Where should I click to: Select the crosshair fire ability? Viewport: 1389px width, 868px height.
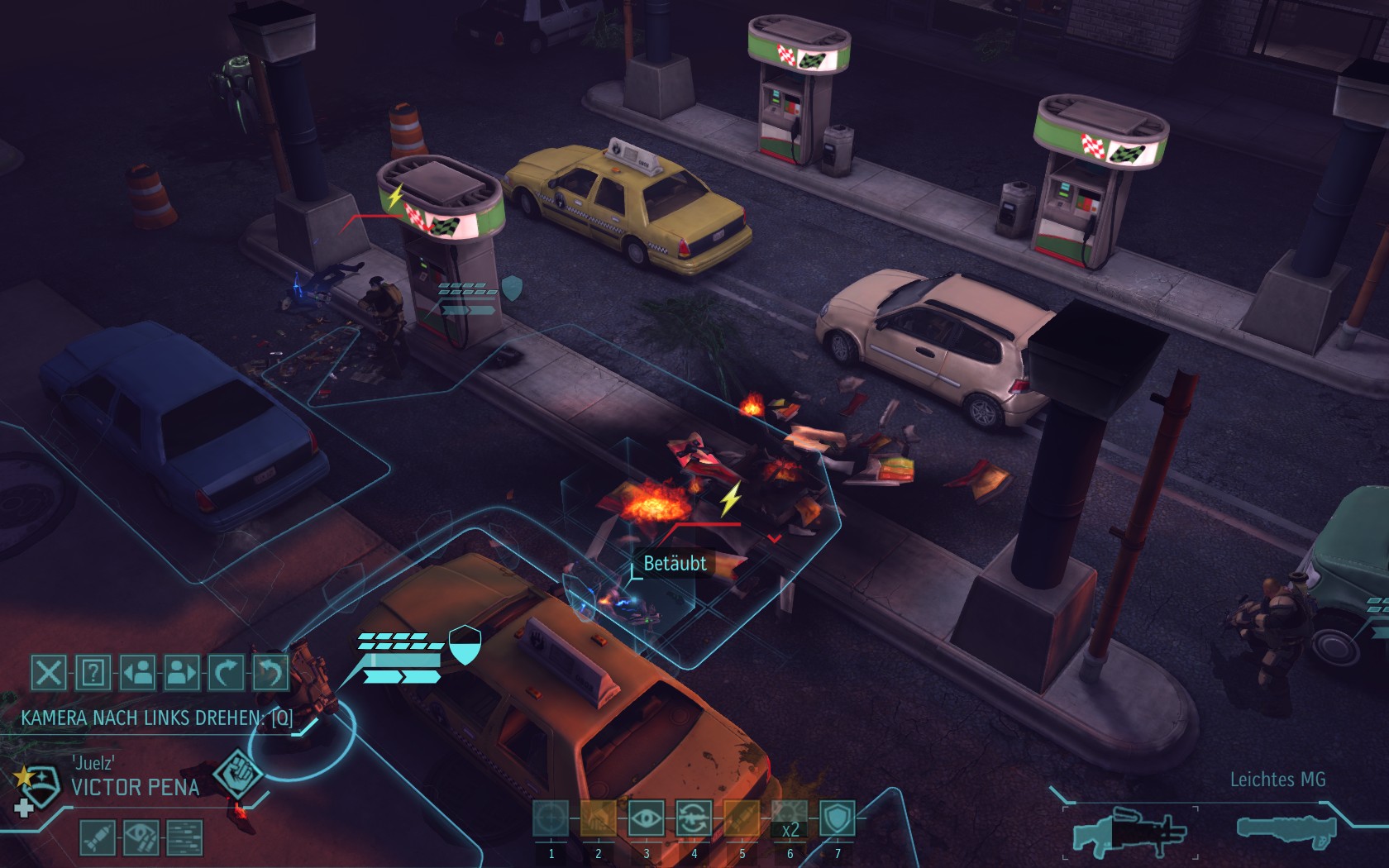[x=551, y=819]
